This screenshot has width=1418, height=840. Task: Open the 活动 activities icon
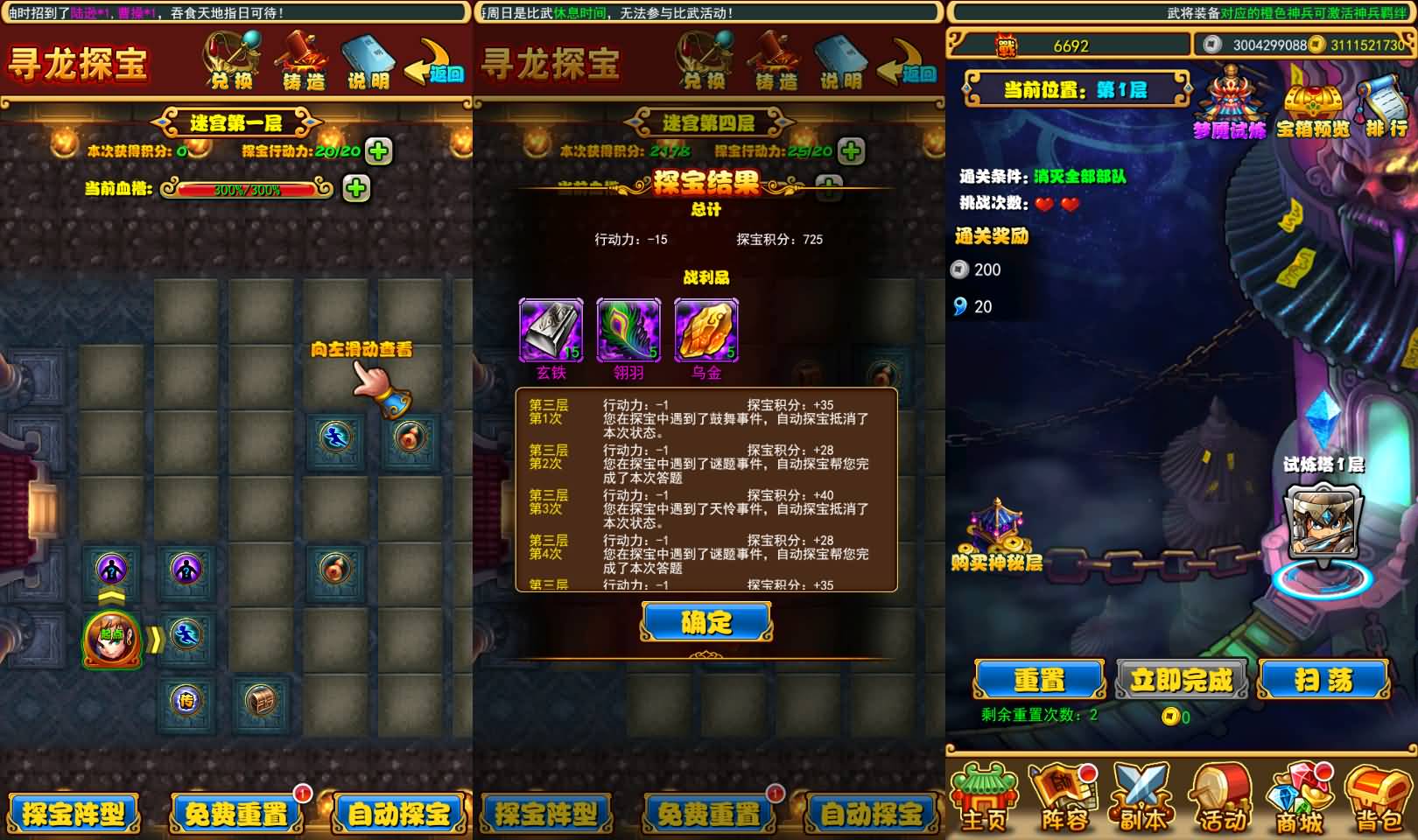[x=1219, y=792]
